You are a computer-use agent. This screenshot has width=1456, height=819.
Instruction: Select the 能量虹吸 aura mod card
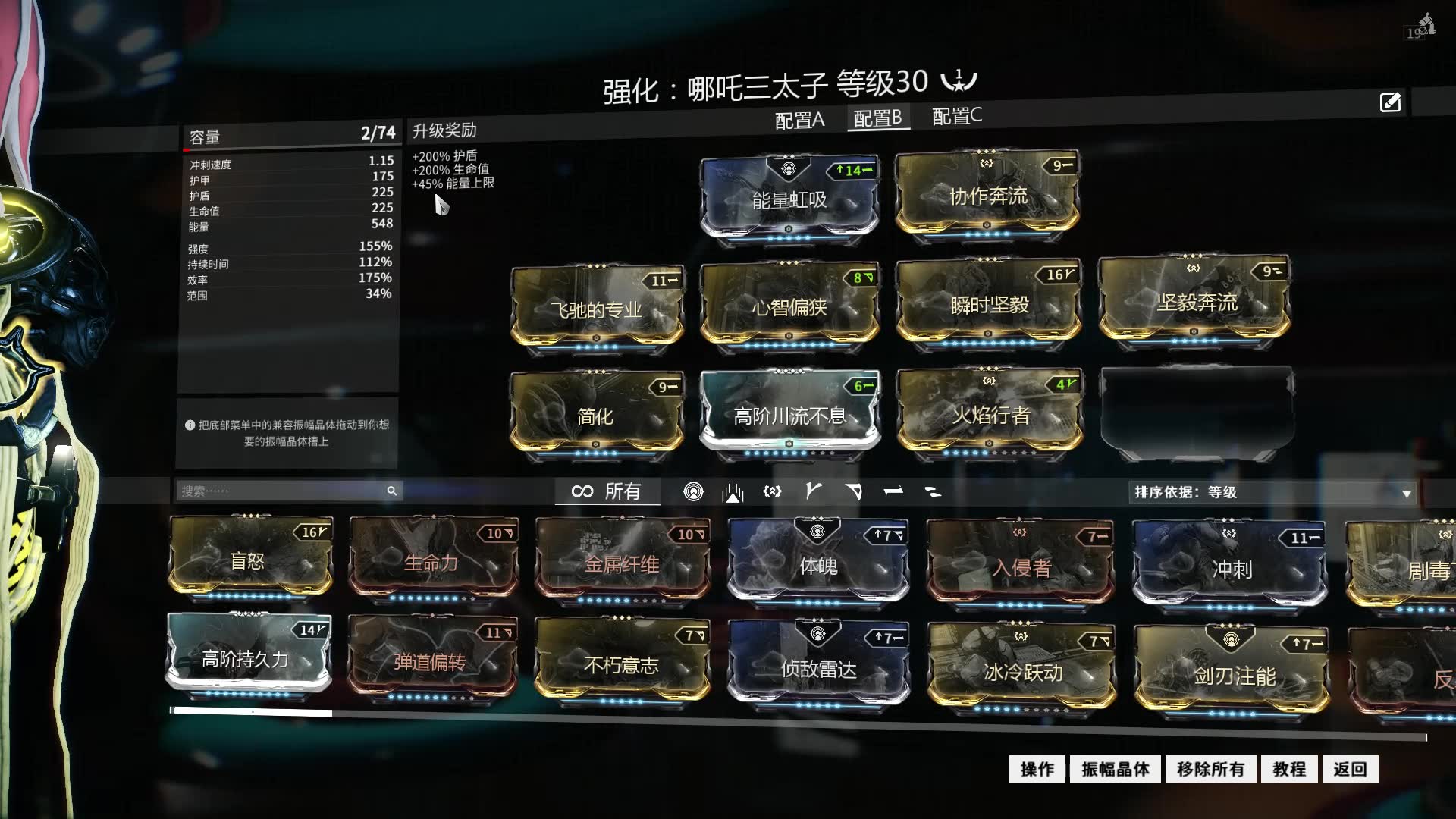pos(789,197)
